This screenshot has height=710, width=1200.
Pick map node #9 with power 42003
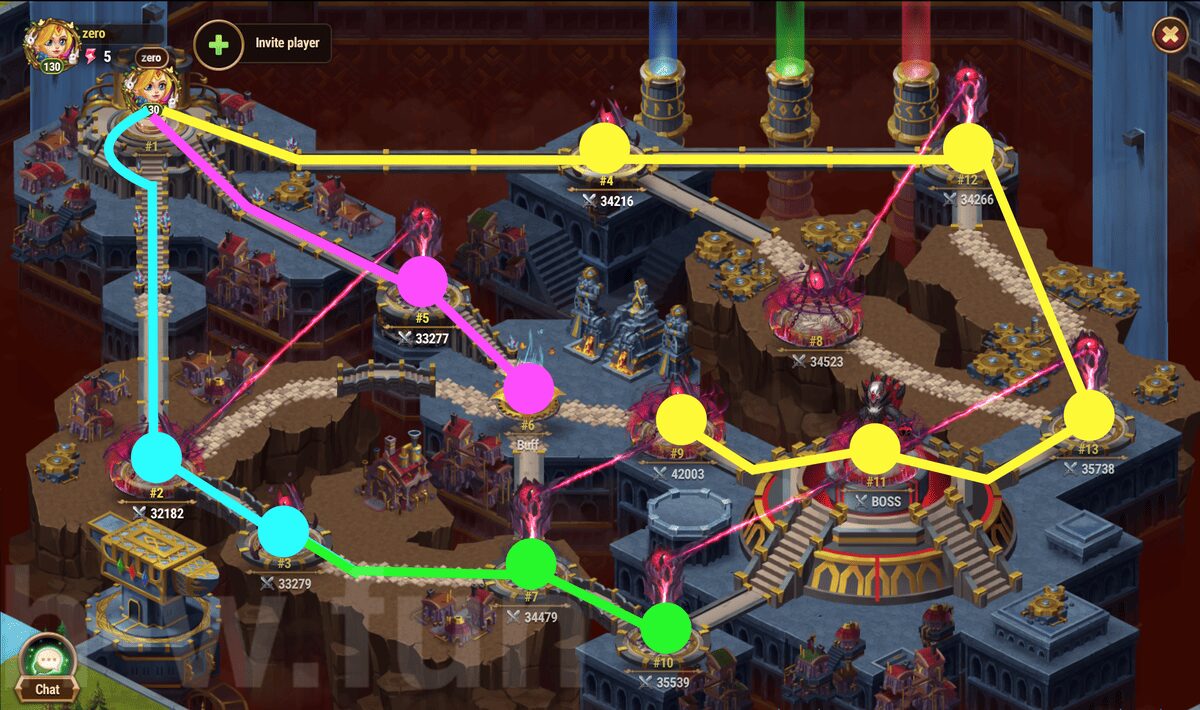[x=682, y=419]
